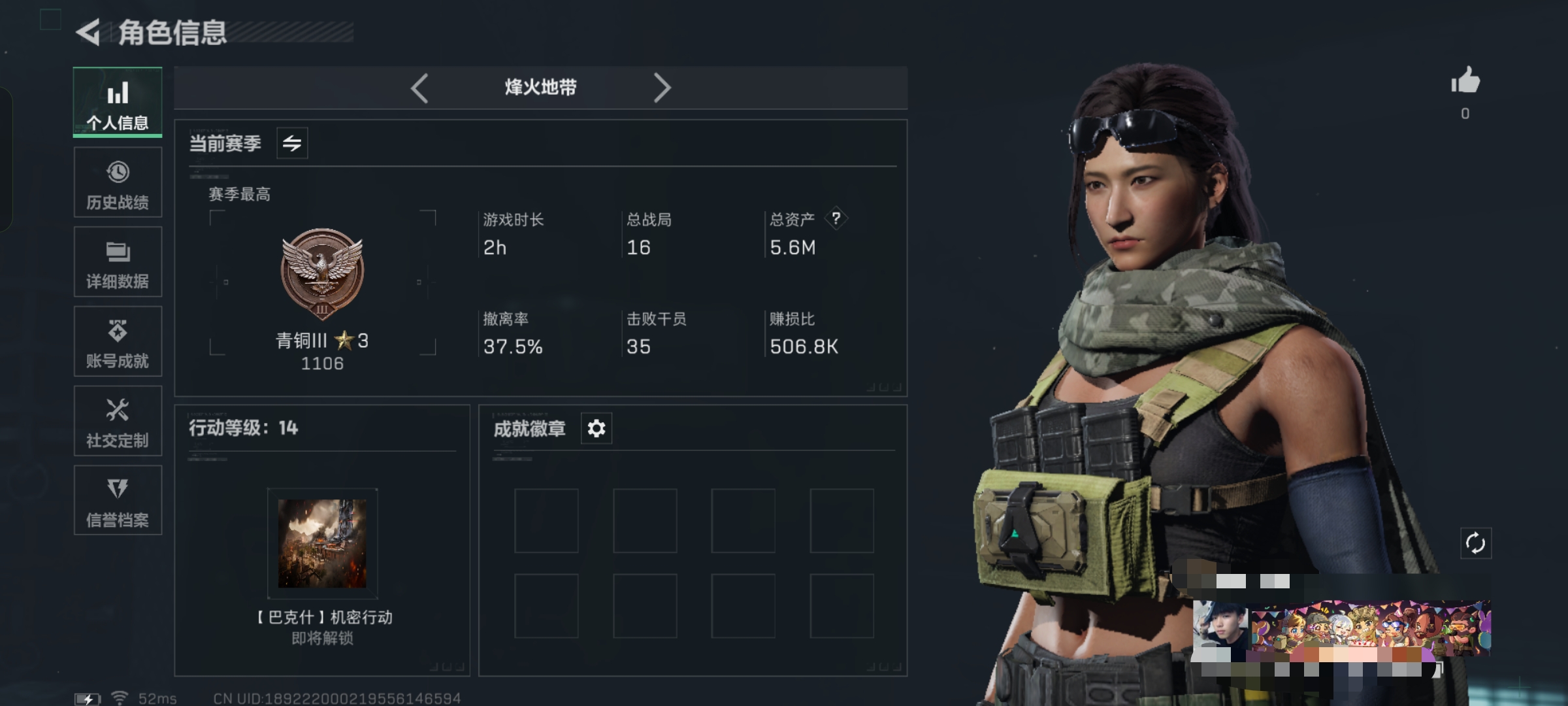
Task: Click the rotate character model button
Action: click(1476, 543)
